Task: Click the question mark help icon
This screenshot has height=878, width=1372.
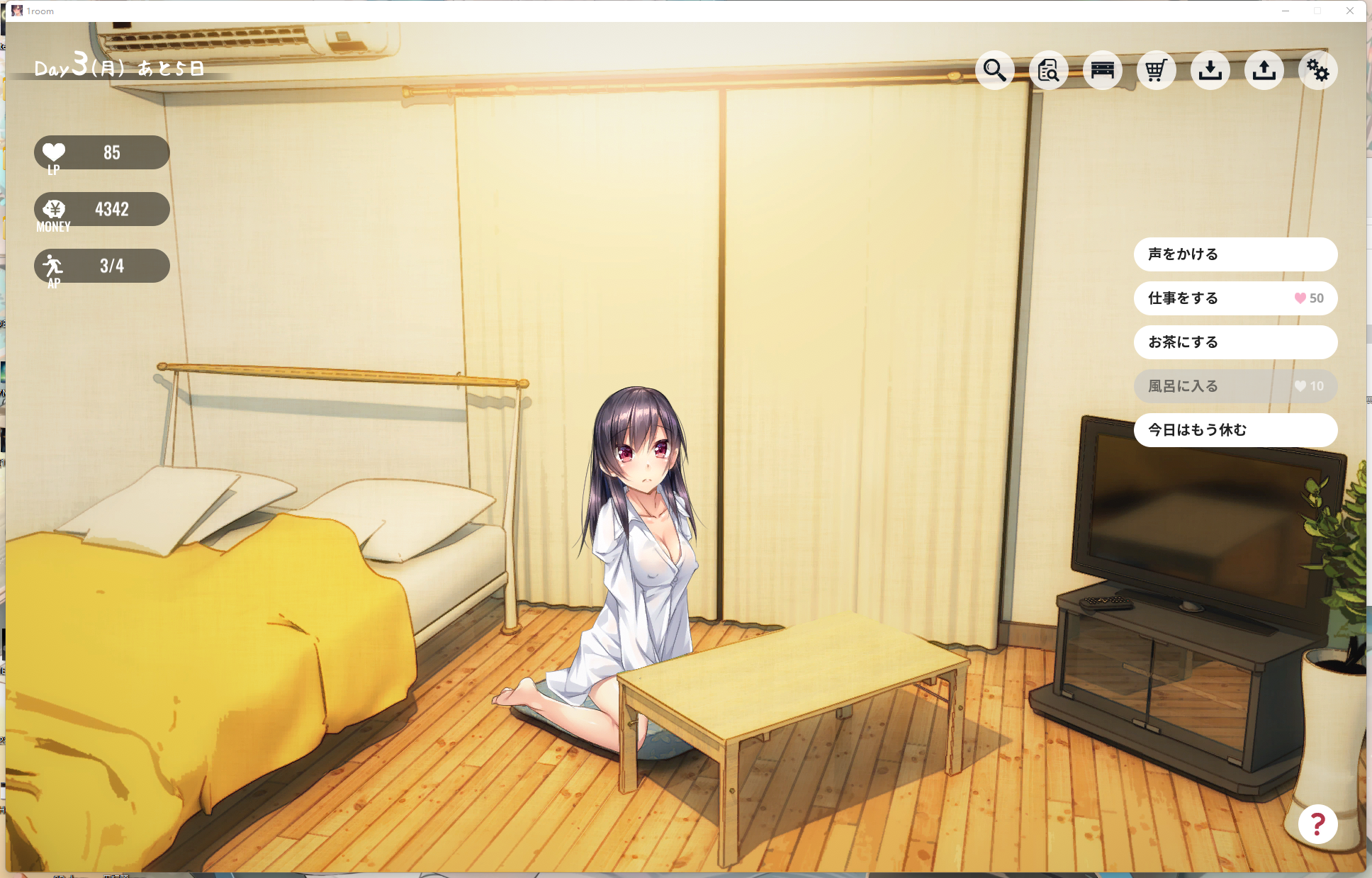Action: [x=1317, y=823]
